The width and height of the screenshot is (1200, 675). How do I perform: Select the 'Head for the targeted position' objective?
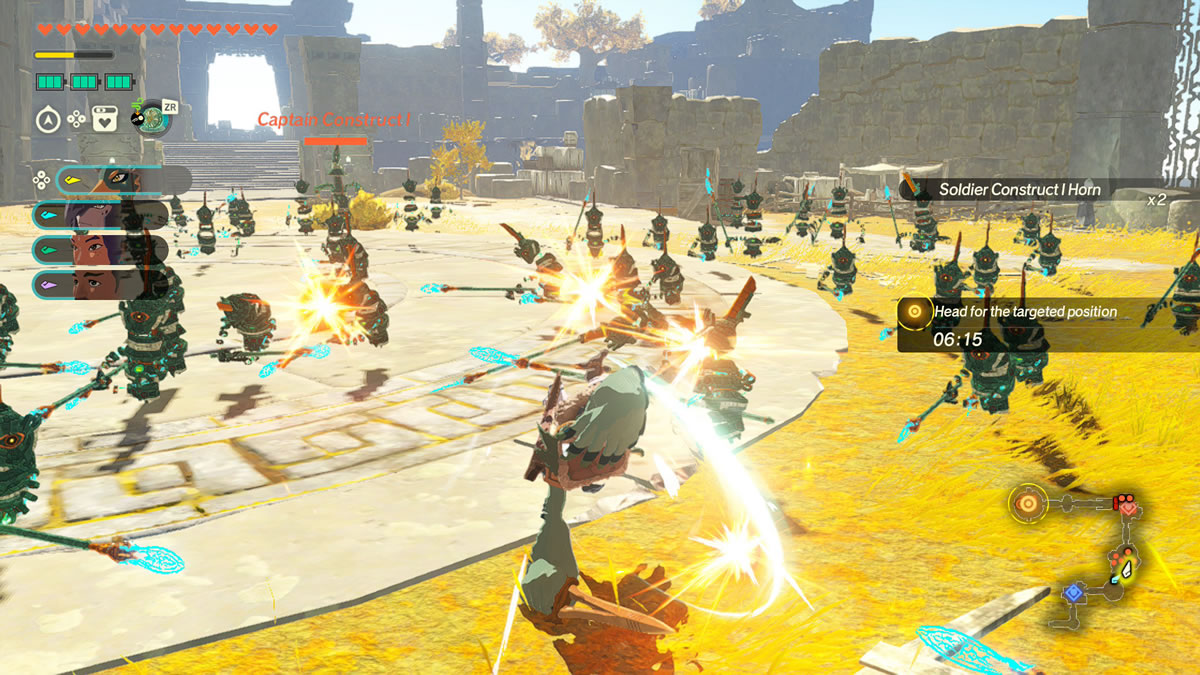pyautogui.click(x=1024, y=312)
